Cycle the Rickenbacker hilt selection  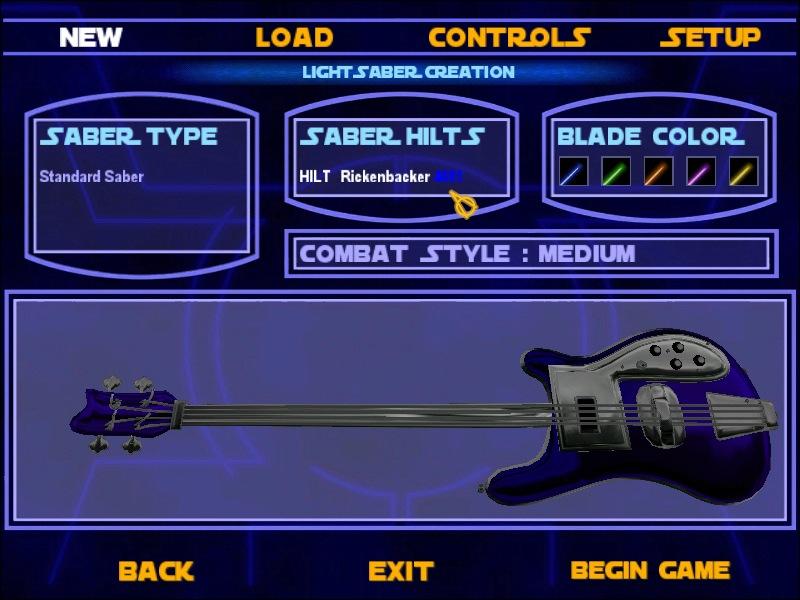point(381,177)
